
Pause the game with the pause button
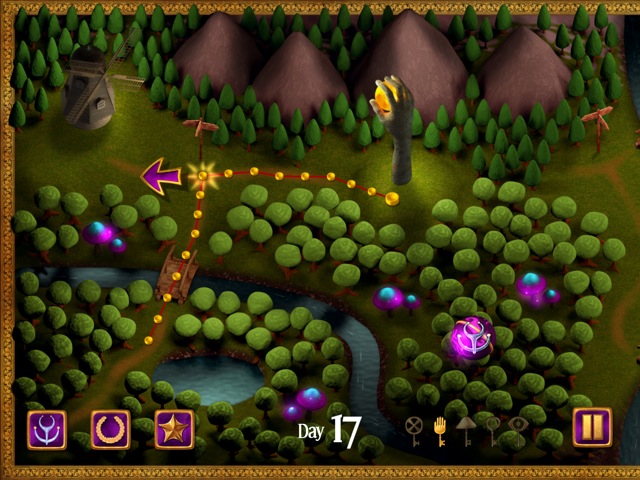[592, 428]
